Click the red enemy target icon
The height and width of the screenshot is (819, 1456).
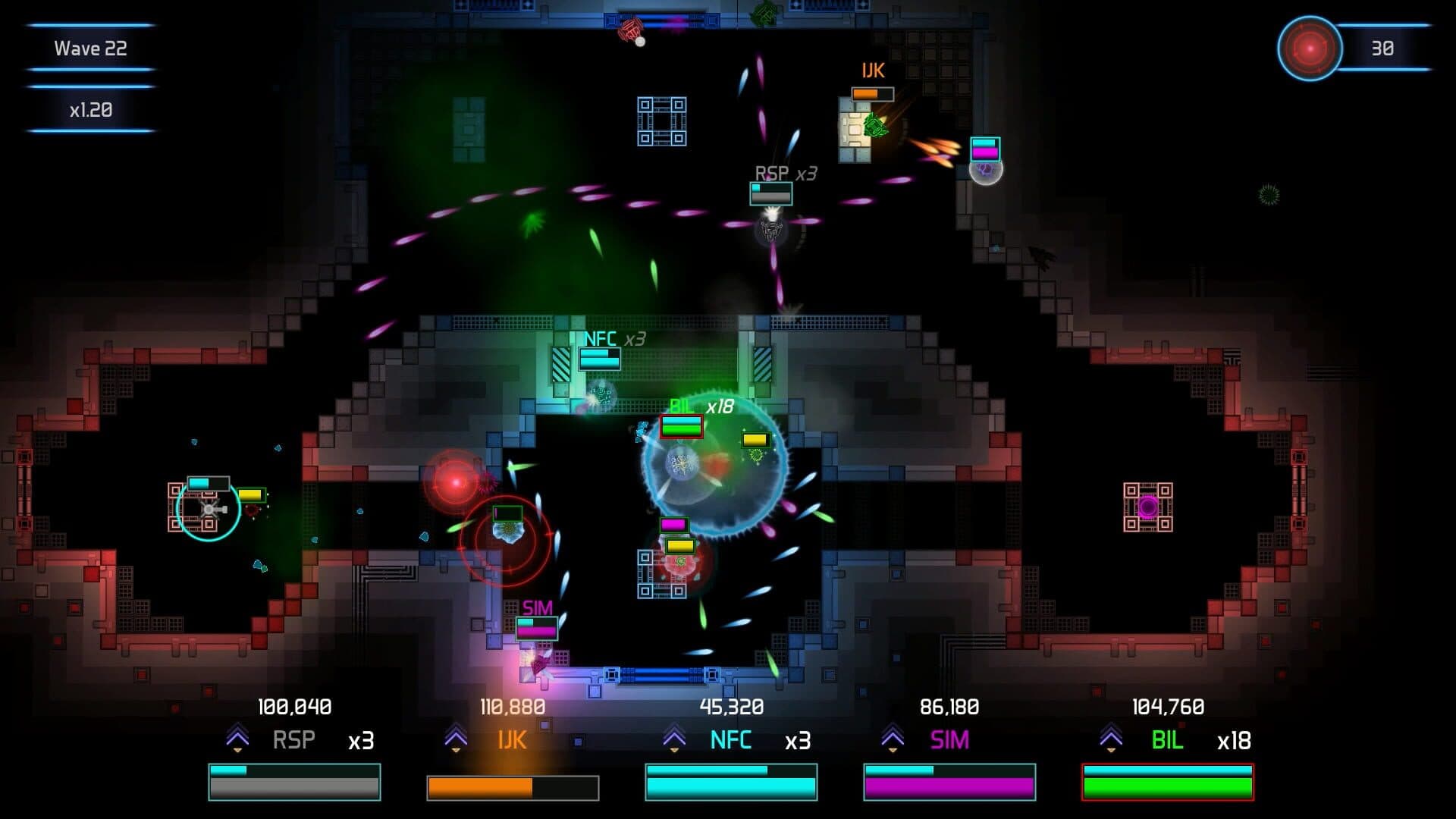pyautogui.click(x=1310, y=49)
